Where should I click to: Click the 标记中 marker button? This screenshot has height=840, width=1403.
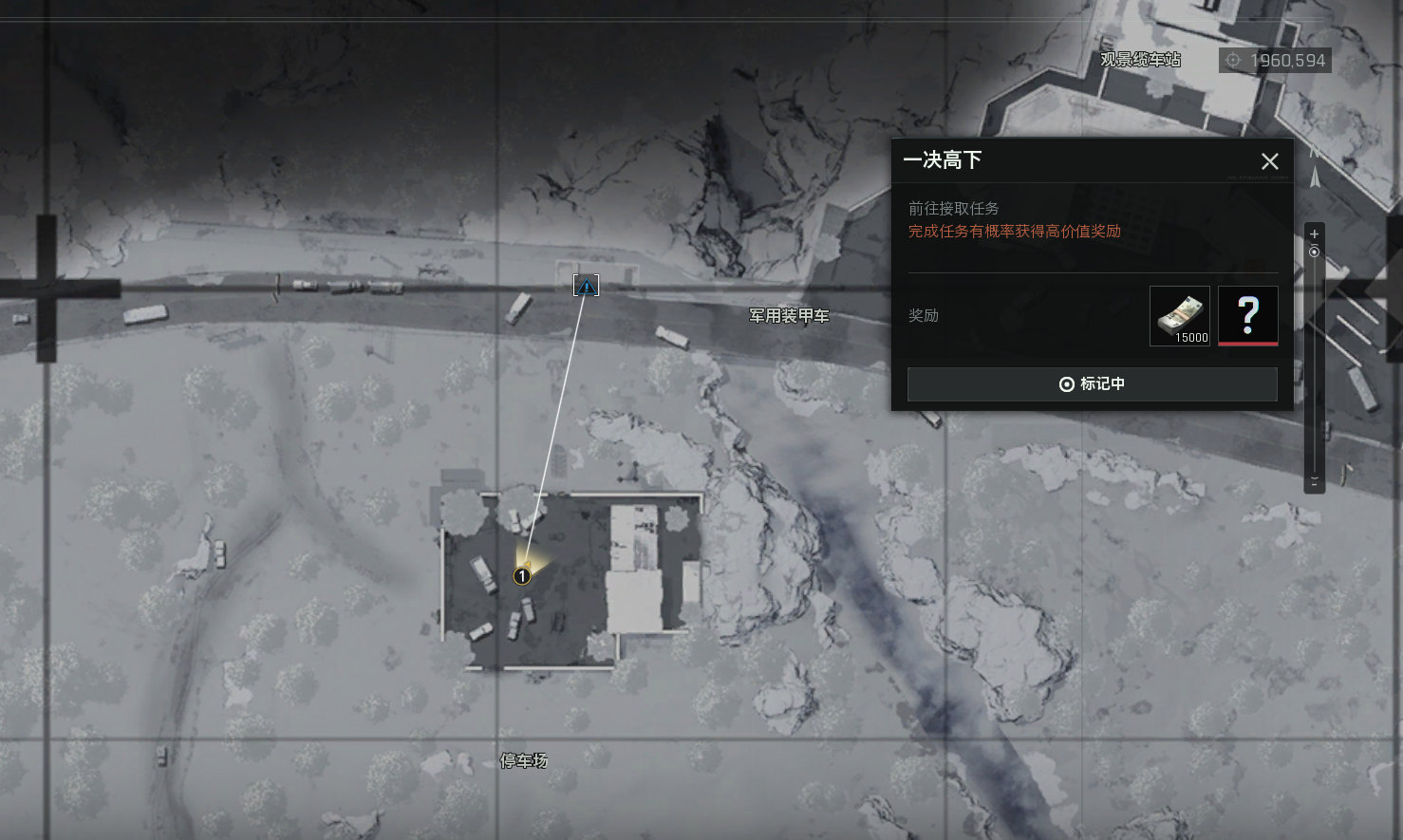click(1092, 384)
